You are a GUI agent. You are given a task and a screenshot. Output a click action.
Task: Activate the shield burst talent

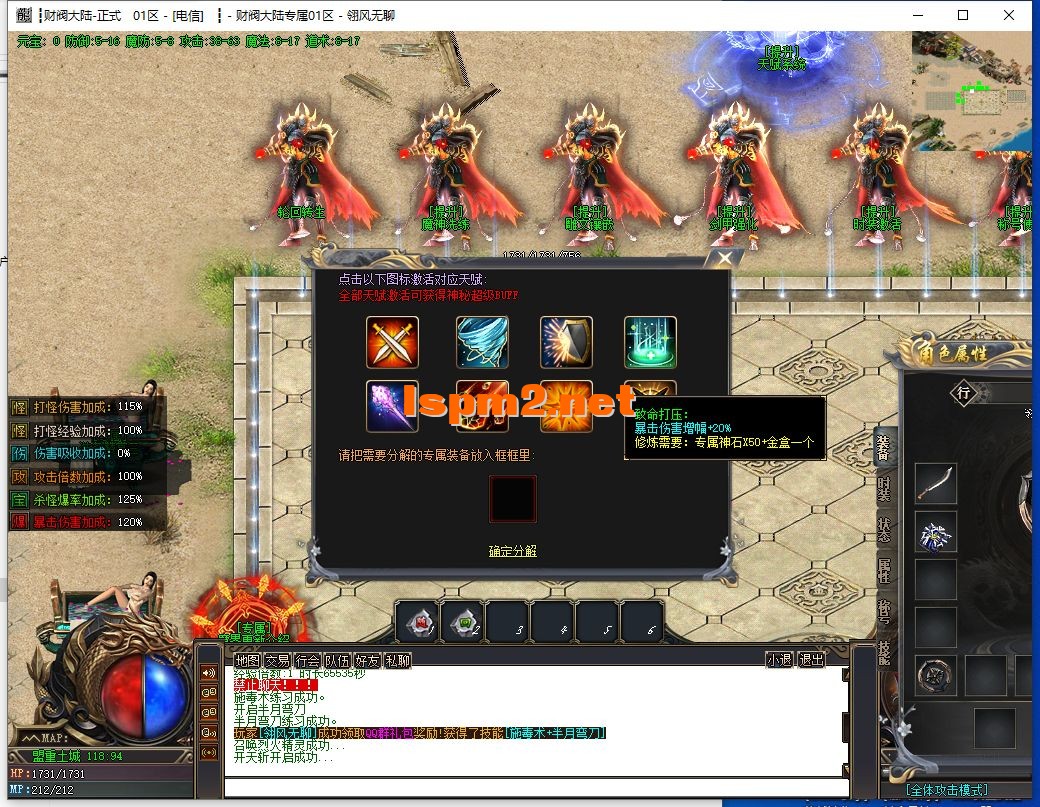pos(566,342)
